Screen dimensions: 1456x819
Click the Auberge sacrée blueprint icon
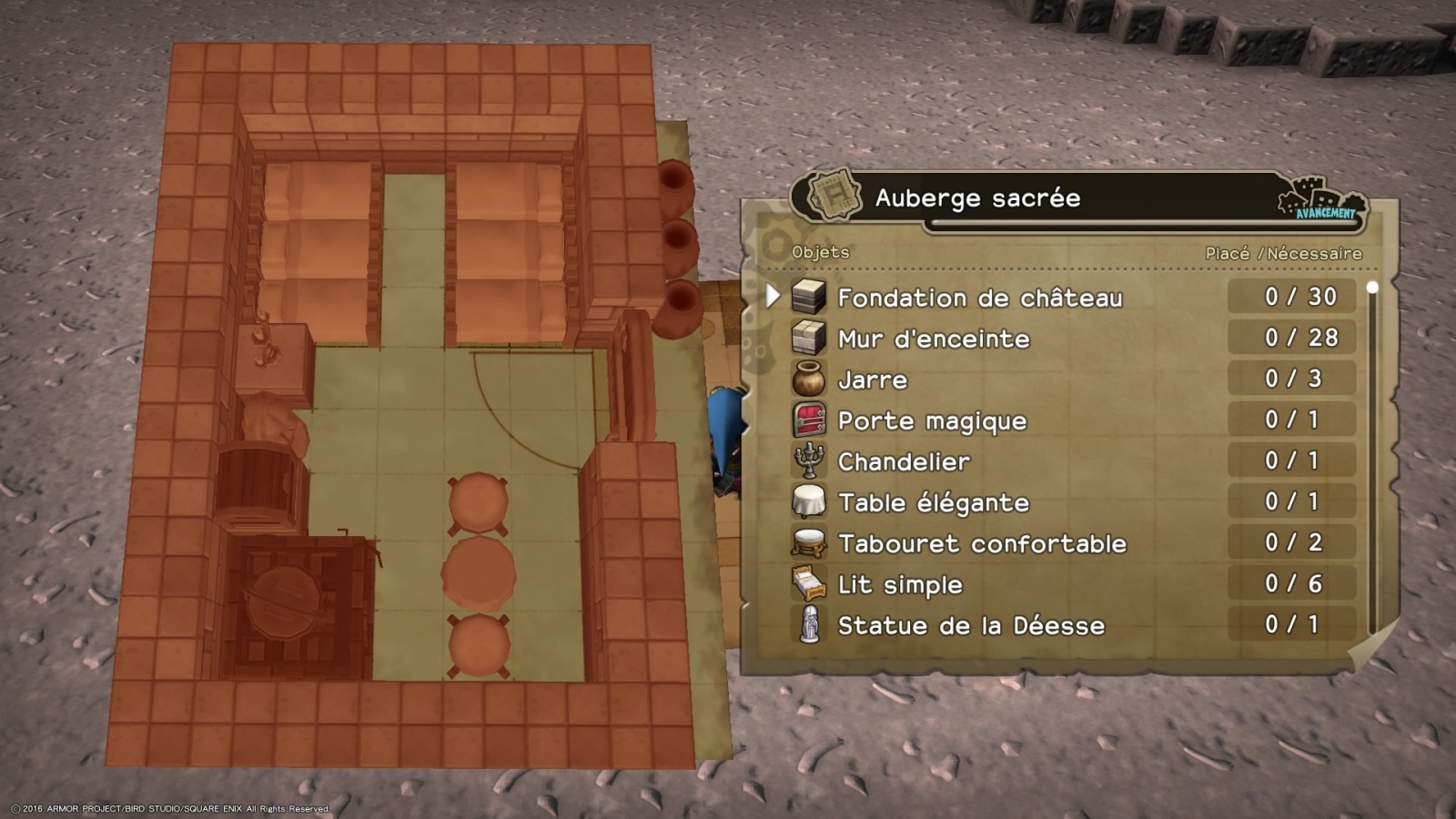tap(834, 195)
